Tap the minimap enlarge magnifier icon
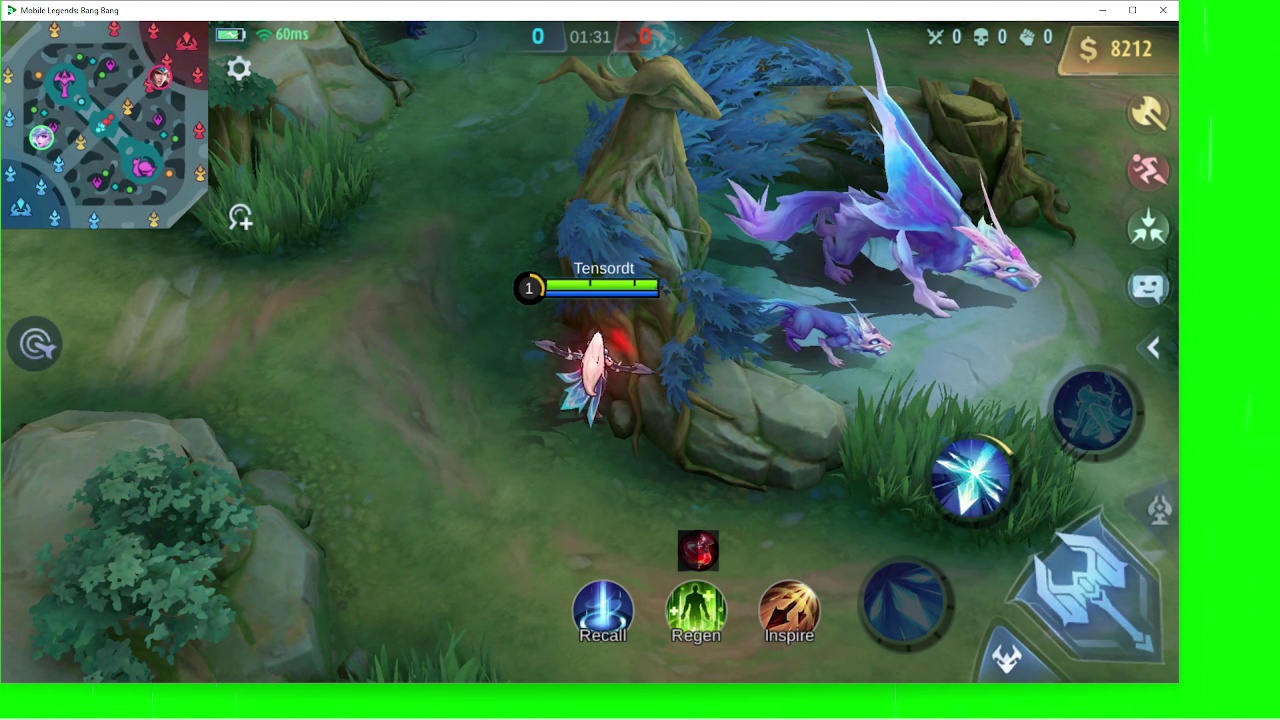This screenshot has height=720, width=1280. (x=240, y=217)
